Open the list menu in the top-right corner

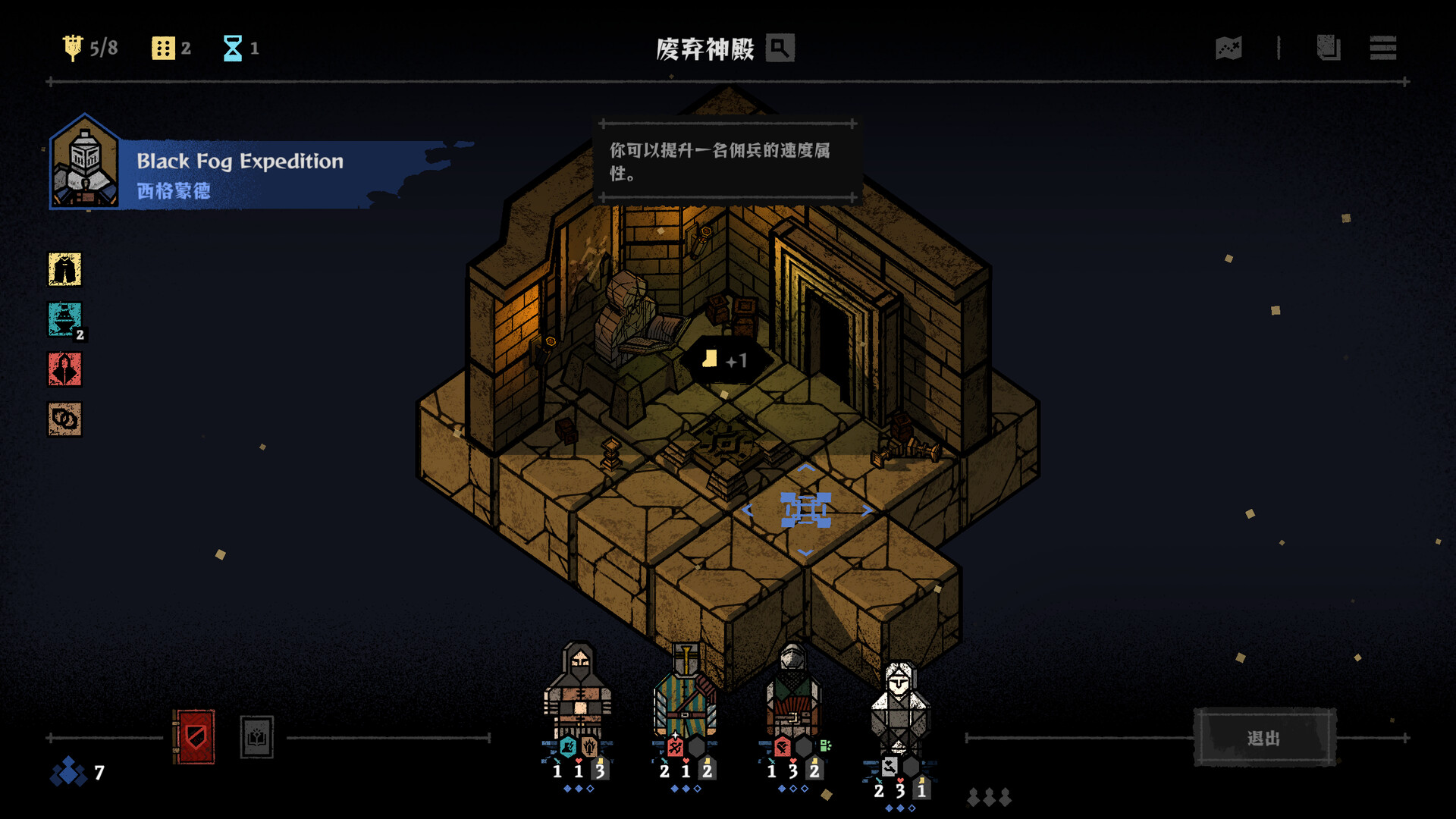click(1384, 49)
